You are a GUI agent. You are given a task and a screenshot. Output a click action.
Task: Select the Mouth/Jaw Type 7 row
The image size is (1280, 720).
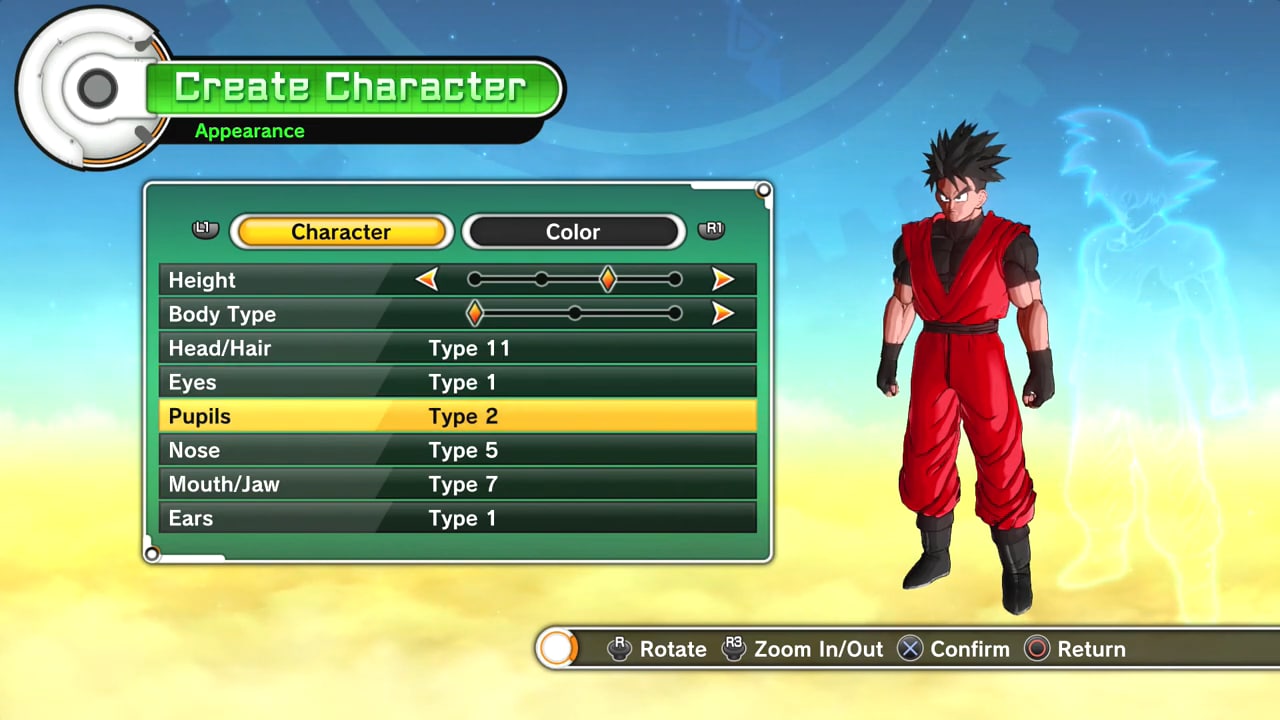(457, 484)
